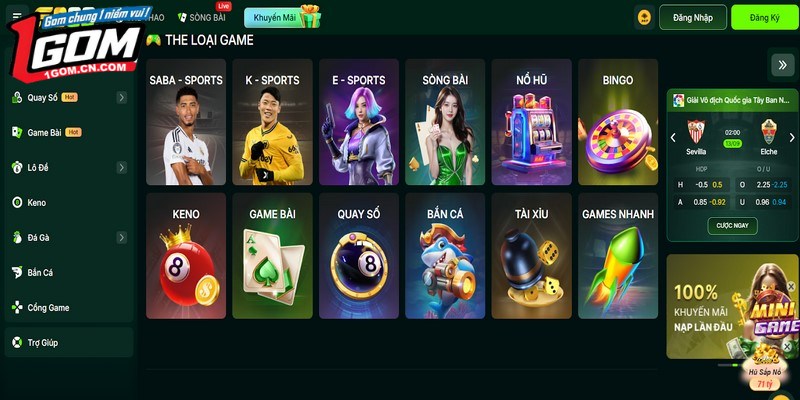Choose the BINGO game tile
This screenshot has height=400, width=800.
618,122
